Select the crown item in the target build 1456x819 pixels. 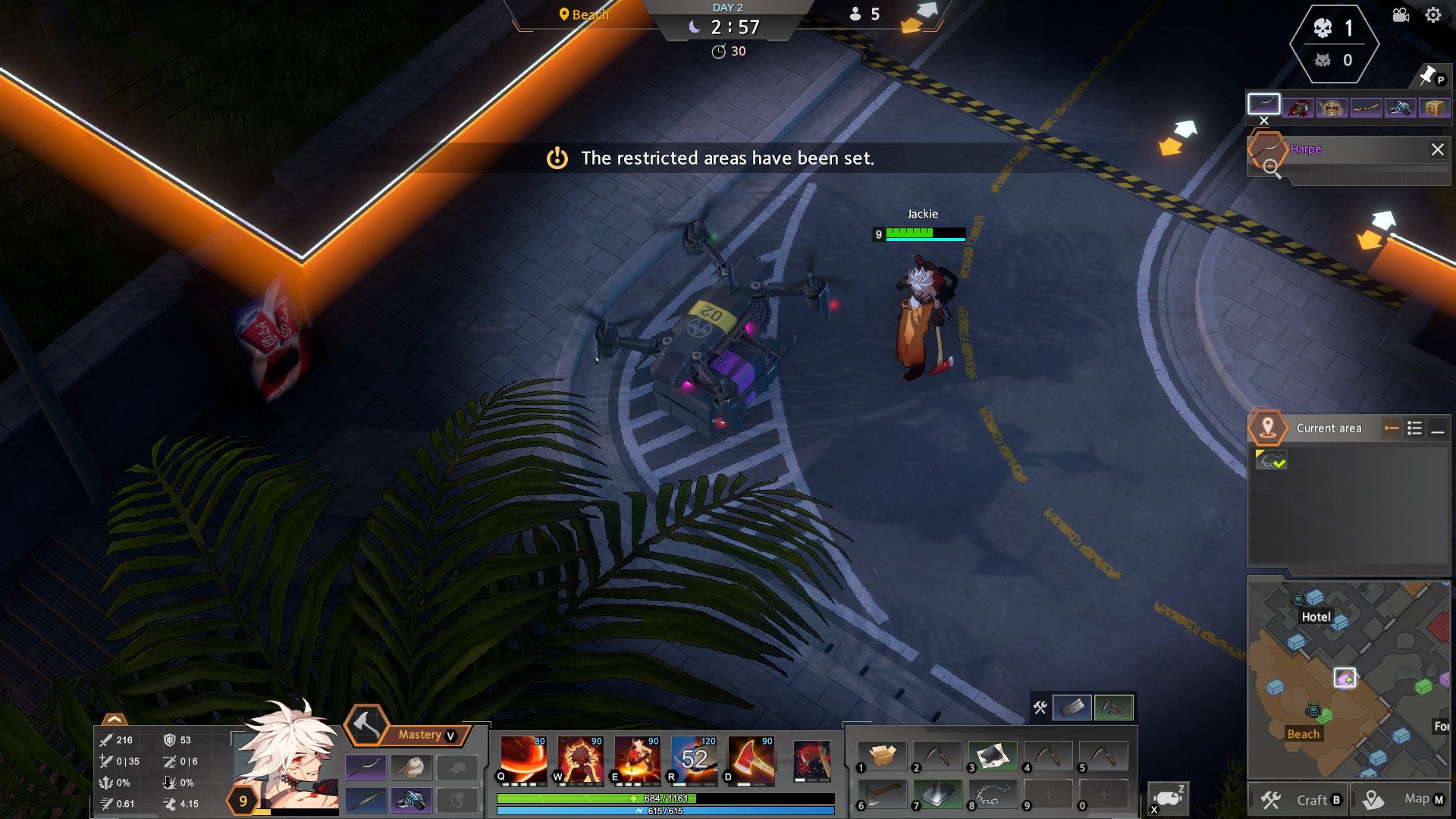tap(1331, 108)
